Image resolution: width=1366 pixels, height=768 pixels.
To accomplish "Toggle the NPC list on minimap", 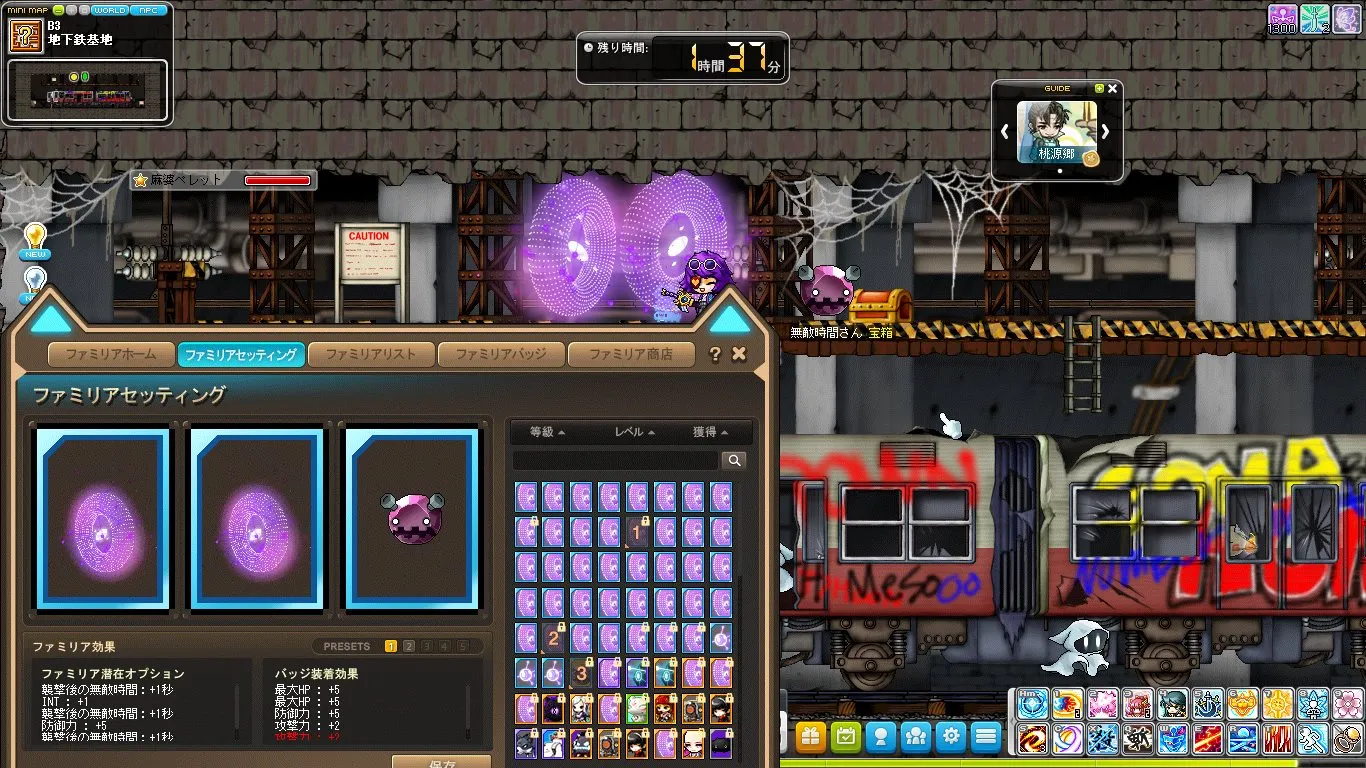I will [148, 10].
